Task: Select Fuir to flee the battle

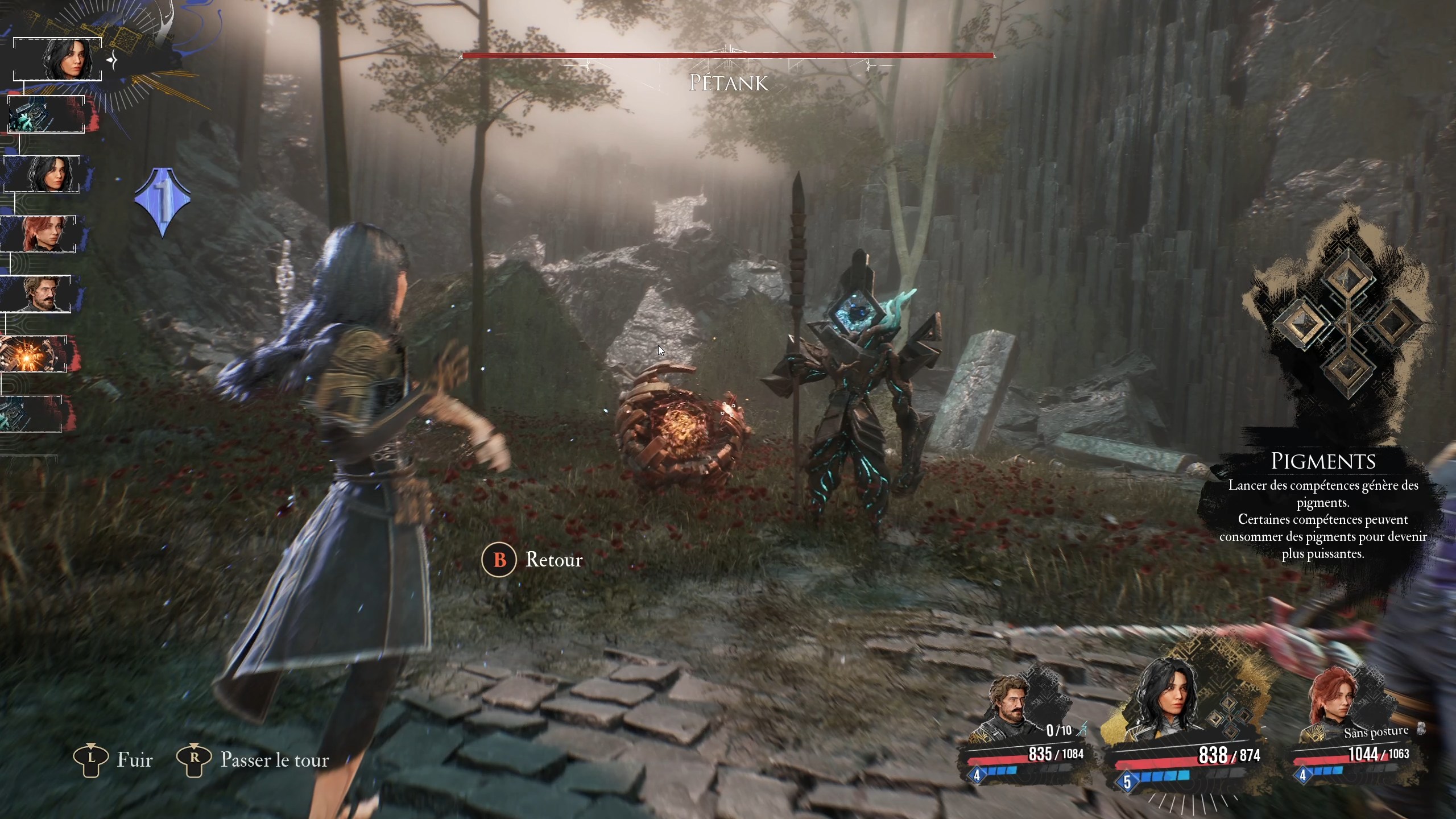Action: 114,760
